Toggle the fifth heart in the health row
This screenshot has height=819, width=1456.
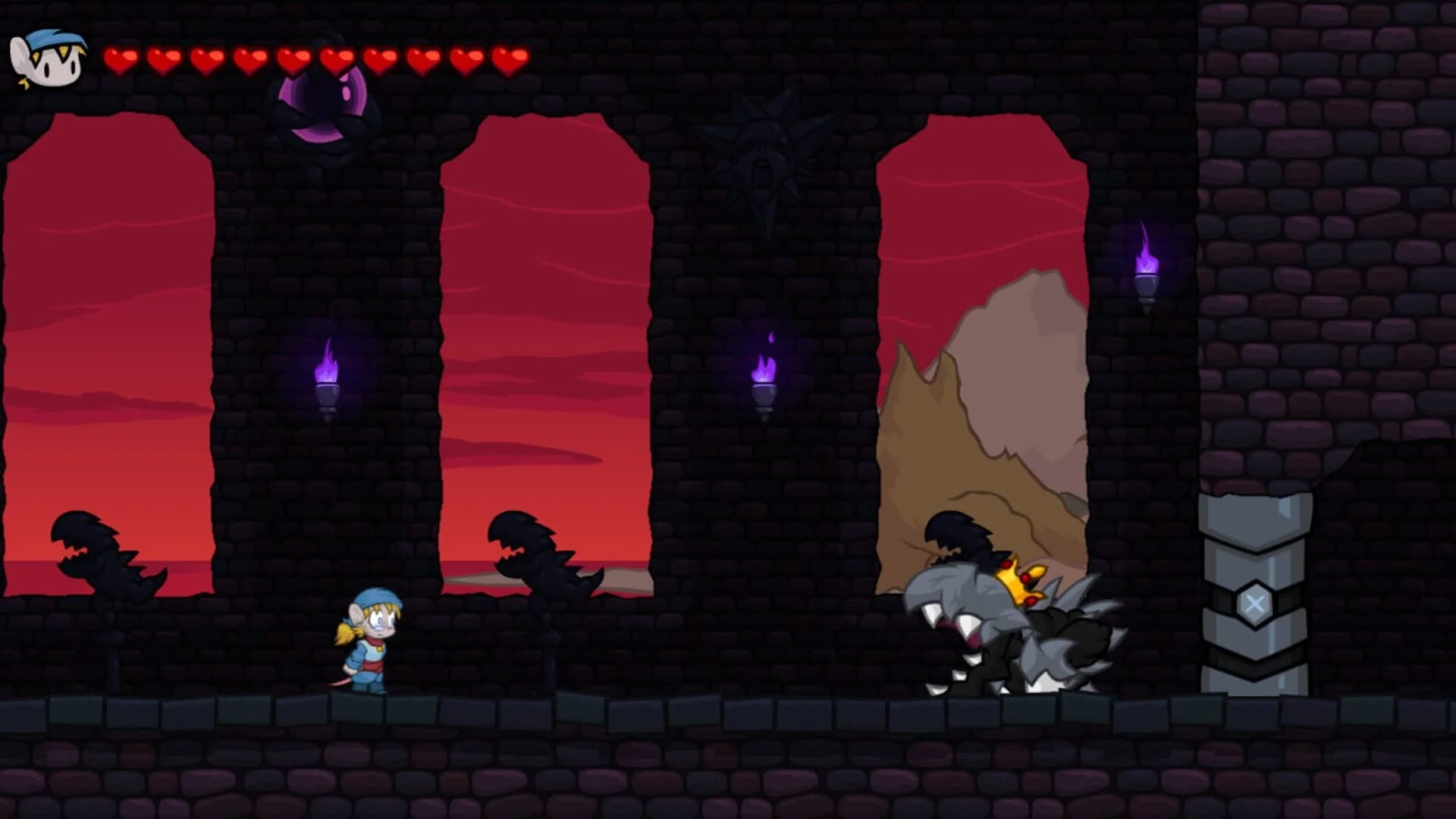tap(292, 58)
